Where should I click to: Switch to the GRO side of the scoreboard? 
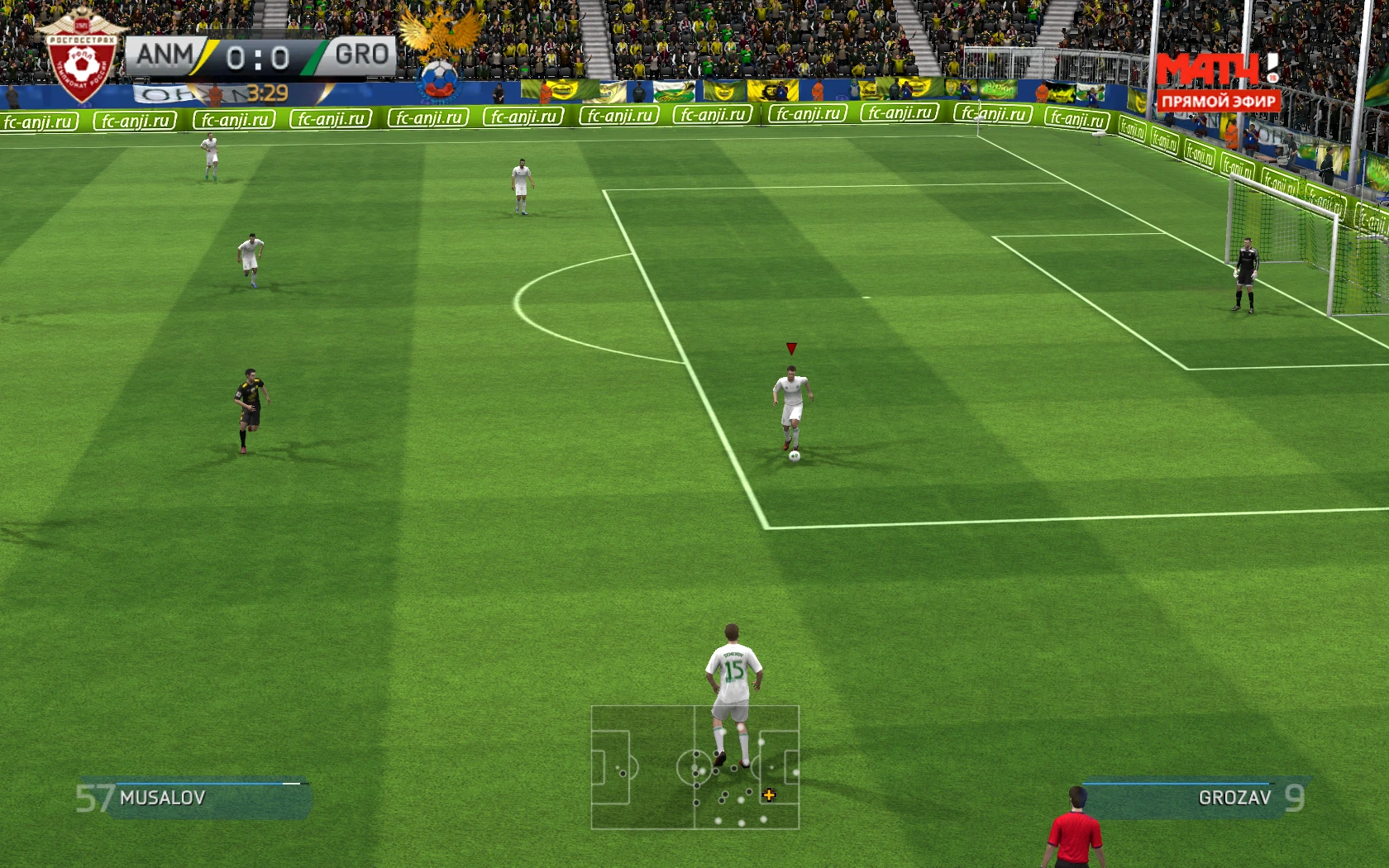pos(360,55)
